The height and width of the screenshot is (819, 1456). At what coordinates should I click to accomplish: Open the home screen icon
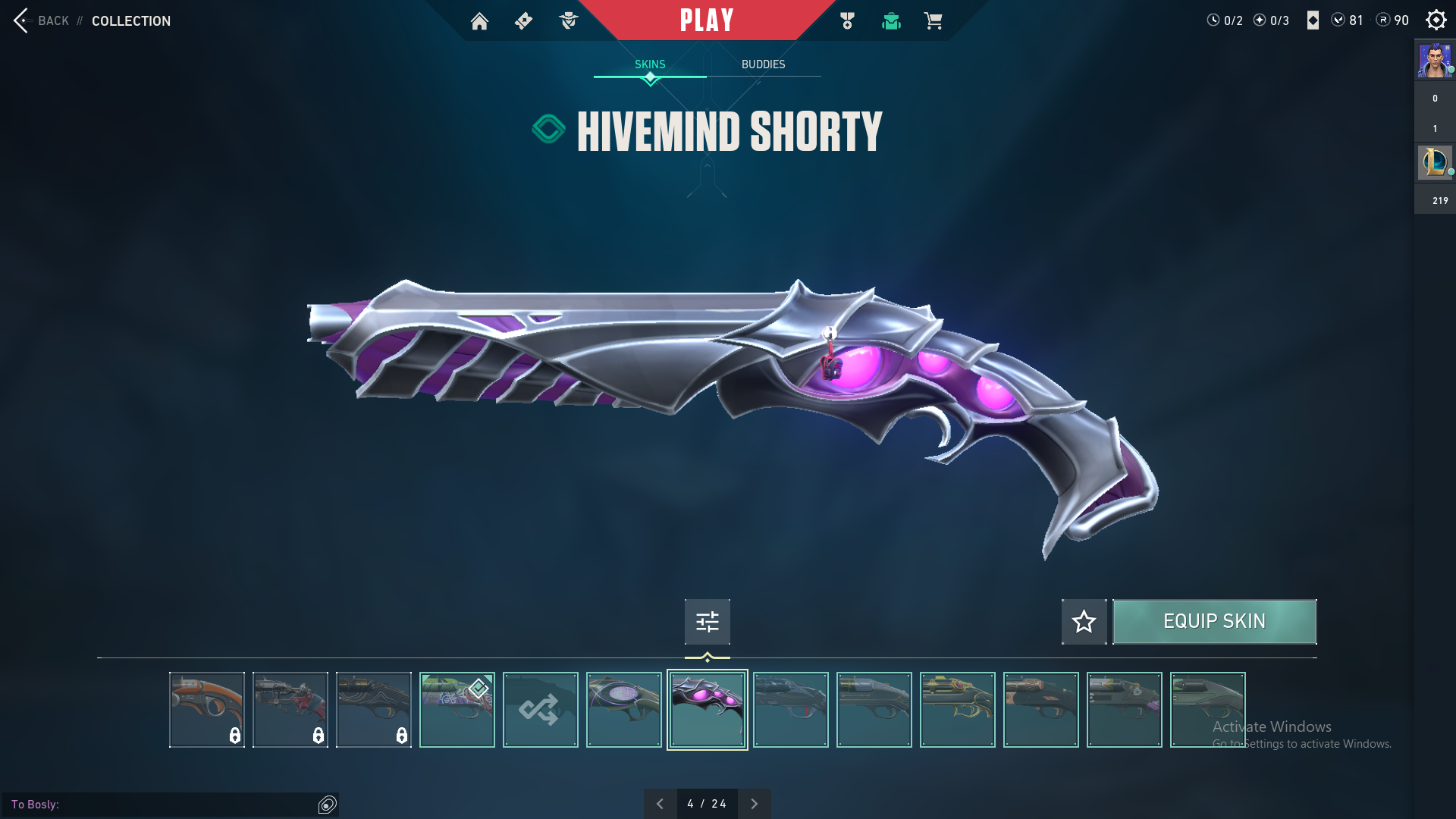coord(479,21)
